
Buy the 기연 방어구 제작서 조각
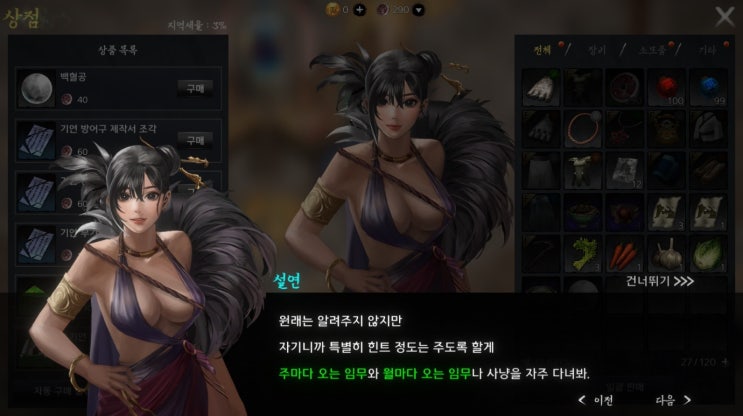[x=195, y=140]
